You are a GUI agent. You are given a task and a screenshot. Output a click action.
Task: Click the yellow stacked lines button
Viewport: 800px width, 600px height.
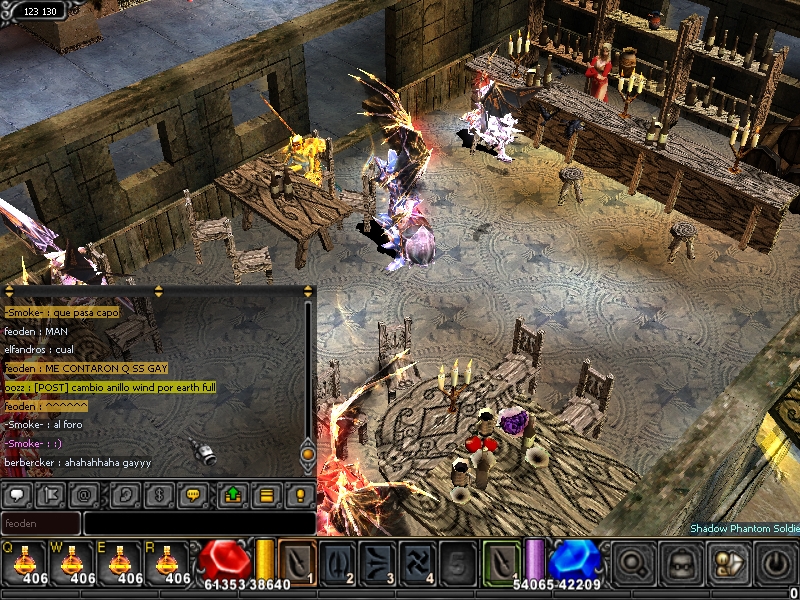[265, 494]
